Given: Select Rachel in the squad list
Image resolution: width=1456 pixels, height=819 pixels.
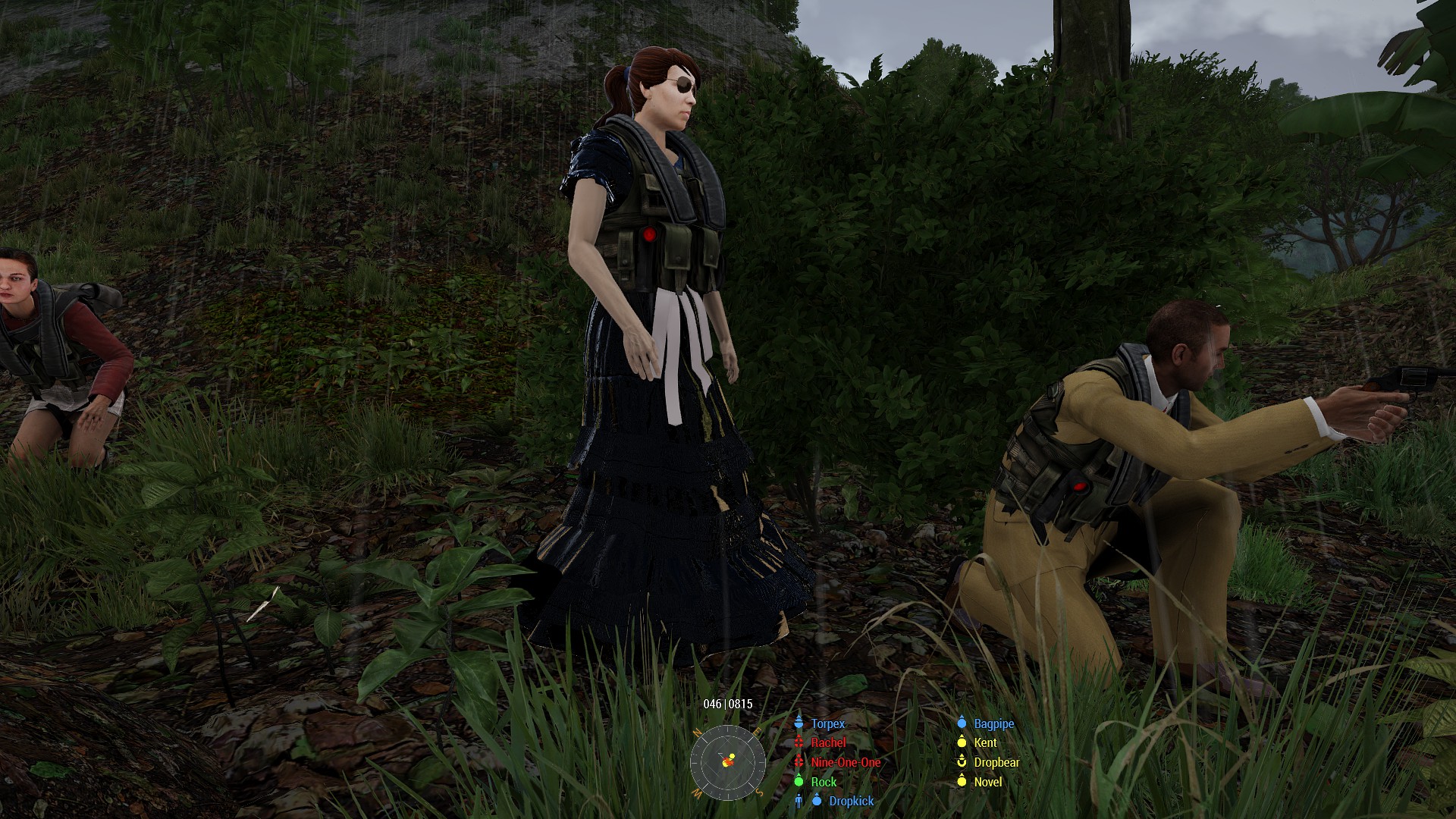Looking at the screenshot, I should pos(828,742).
